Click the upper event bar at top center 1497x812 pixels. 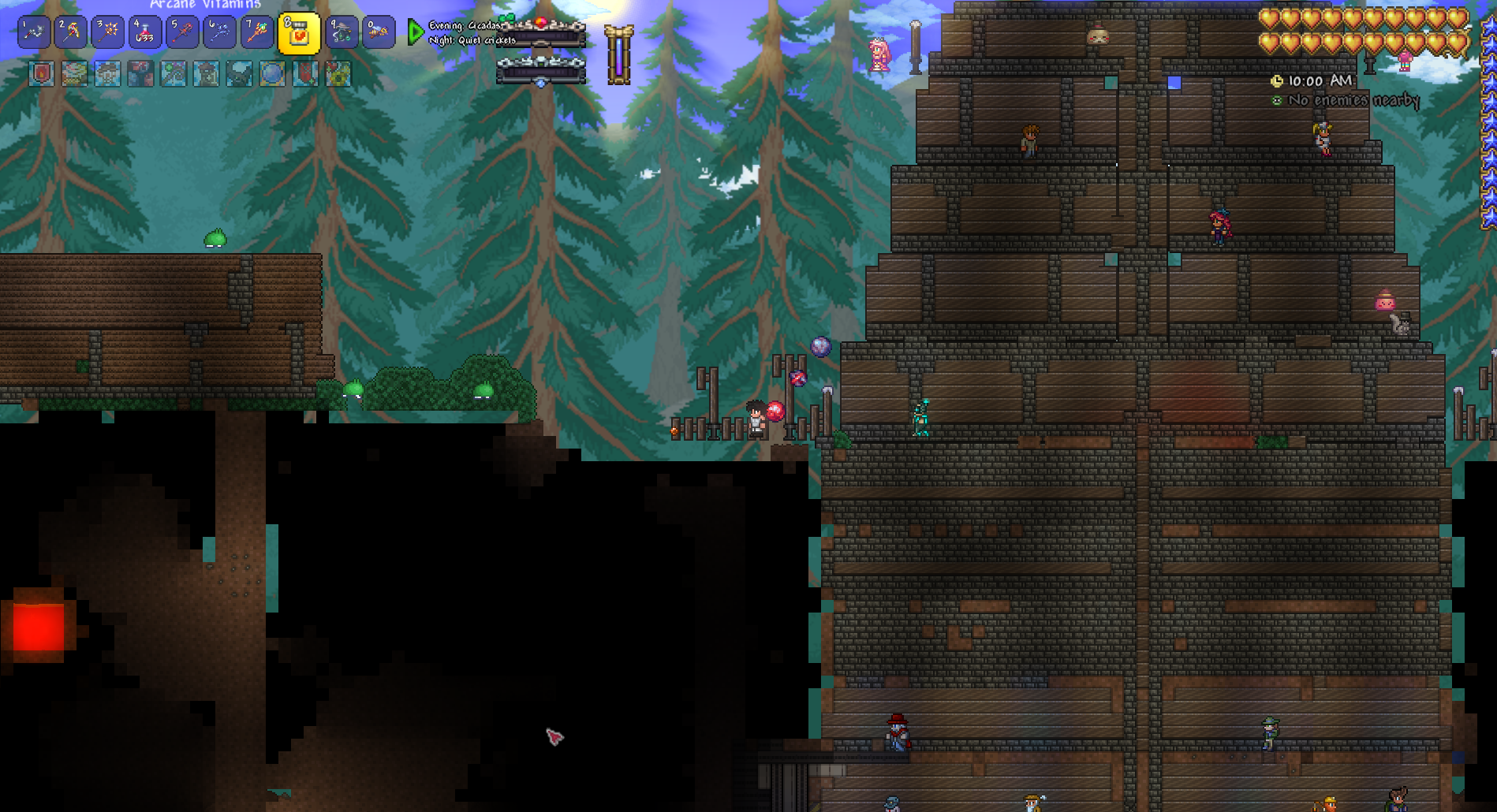pyautogui.click(x=542, y=32)
